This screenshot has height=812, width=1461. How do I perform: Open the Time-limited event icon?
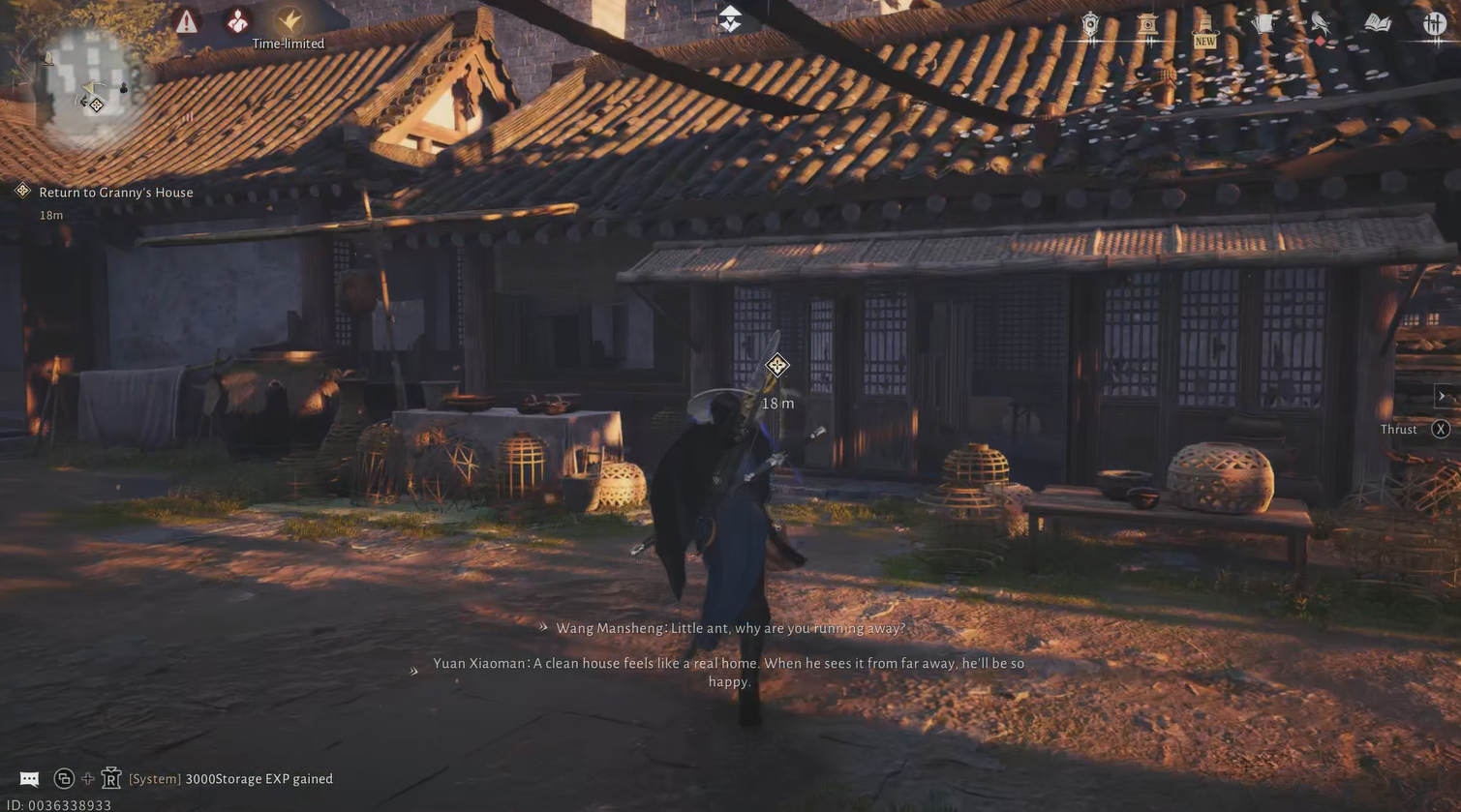(289, 21)
